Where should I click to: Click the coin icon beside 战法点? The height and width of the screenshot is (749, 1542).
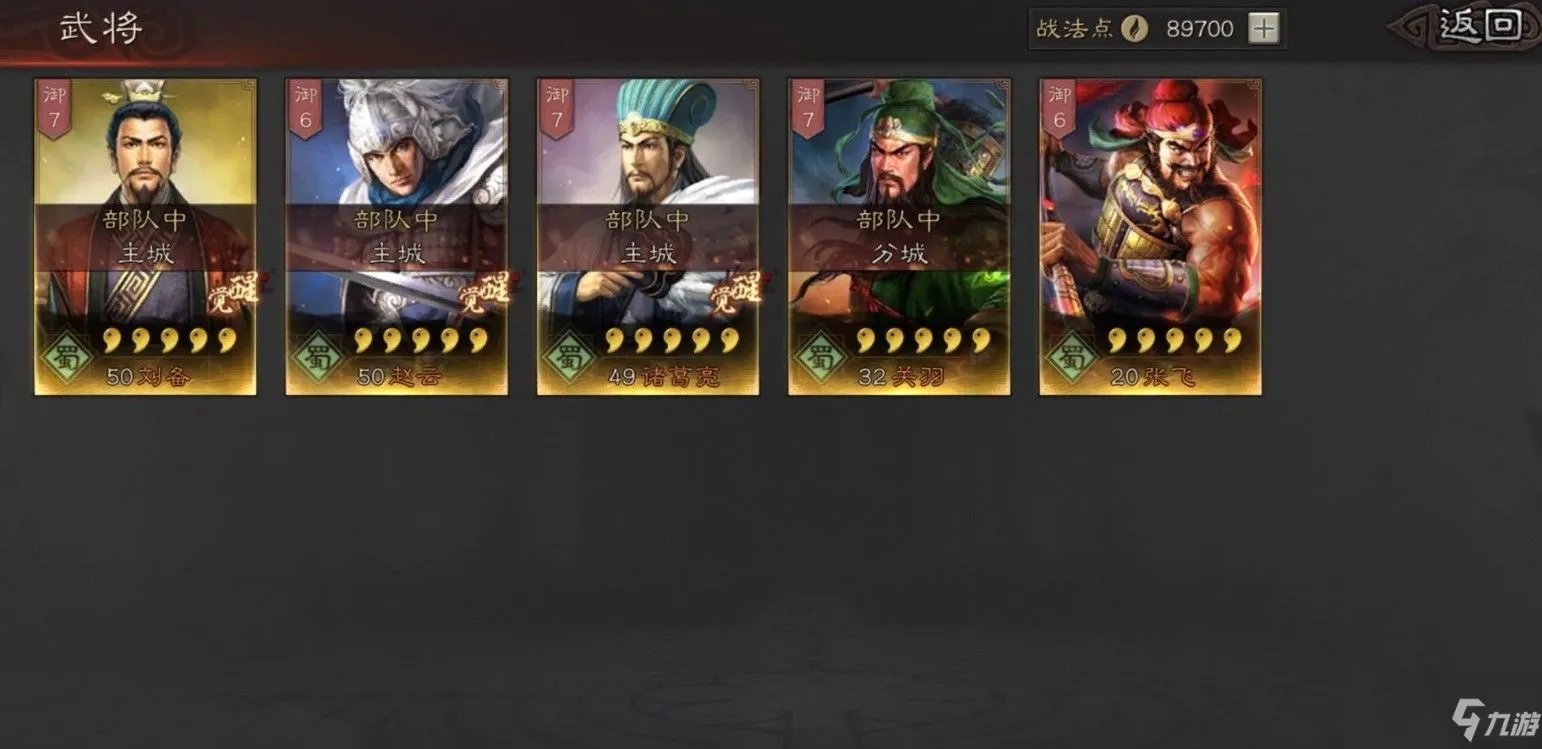1135,27
